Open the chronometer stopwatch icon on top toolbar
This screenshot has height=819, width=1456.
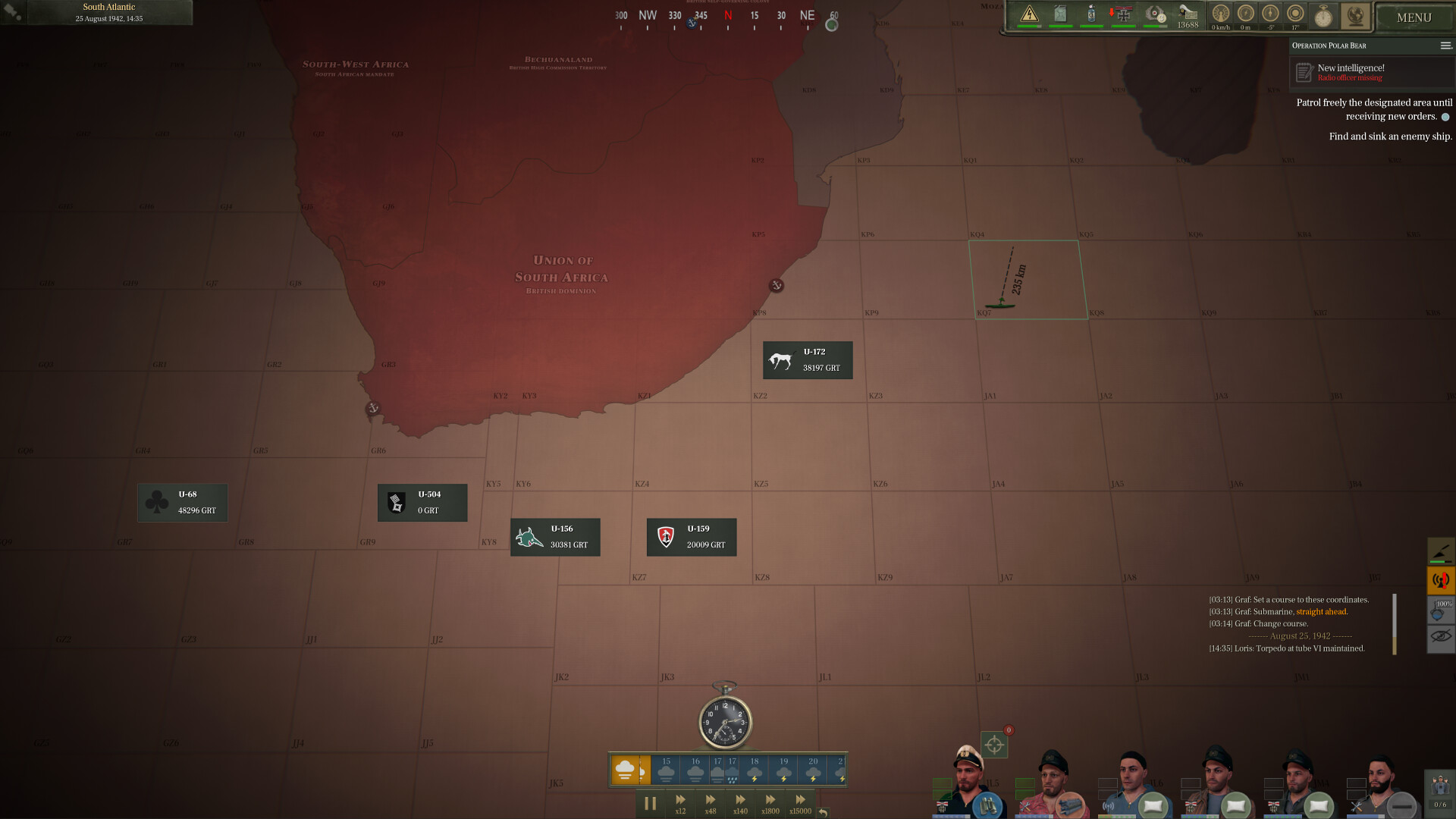click(1323, 16)
